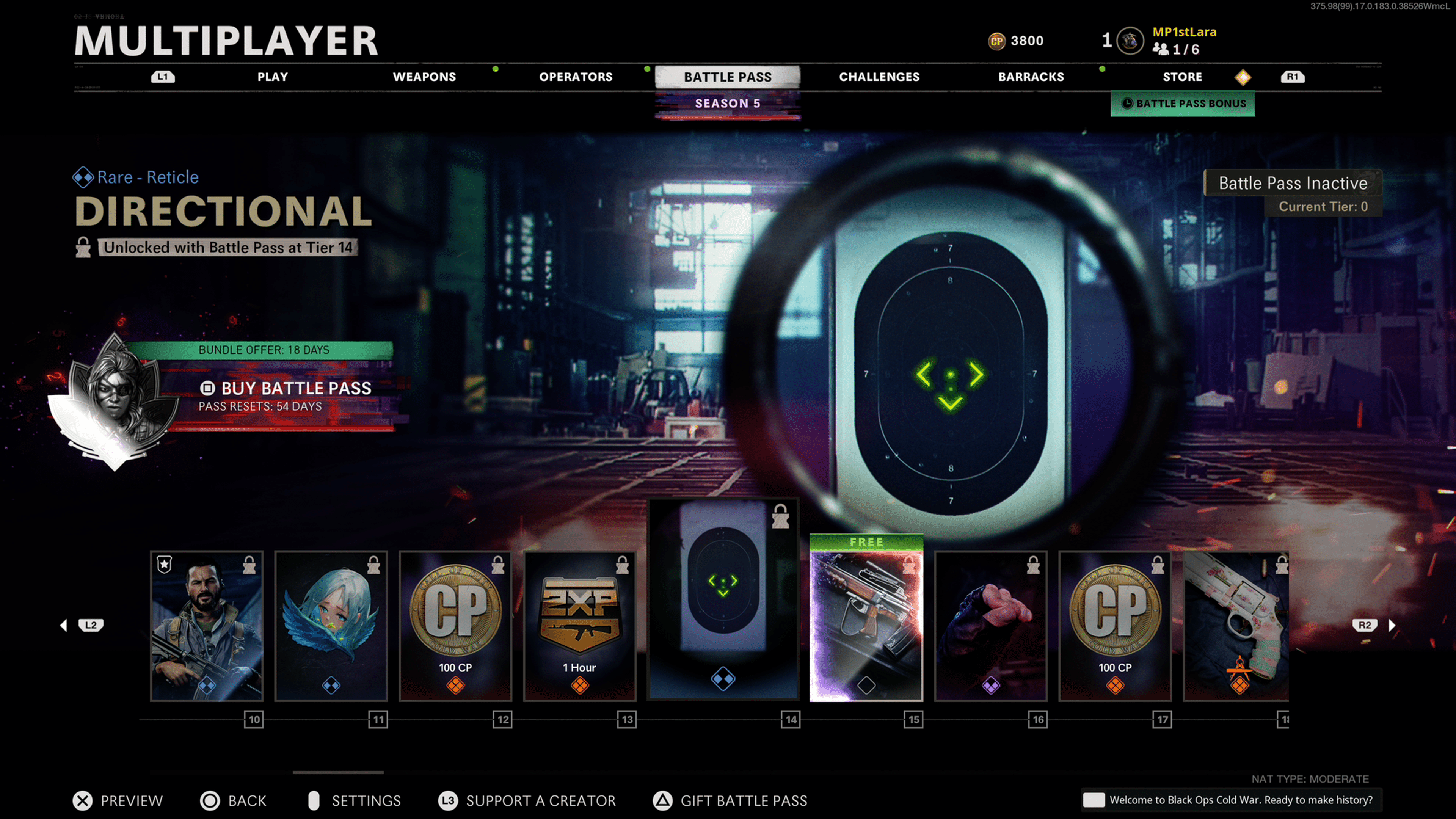Open the Weapons tab
This screenshot has height=819, width=1456.
click(424, 77)
